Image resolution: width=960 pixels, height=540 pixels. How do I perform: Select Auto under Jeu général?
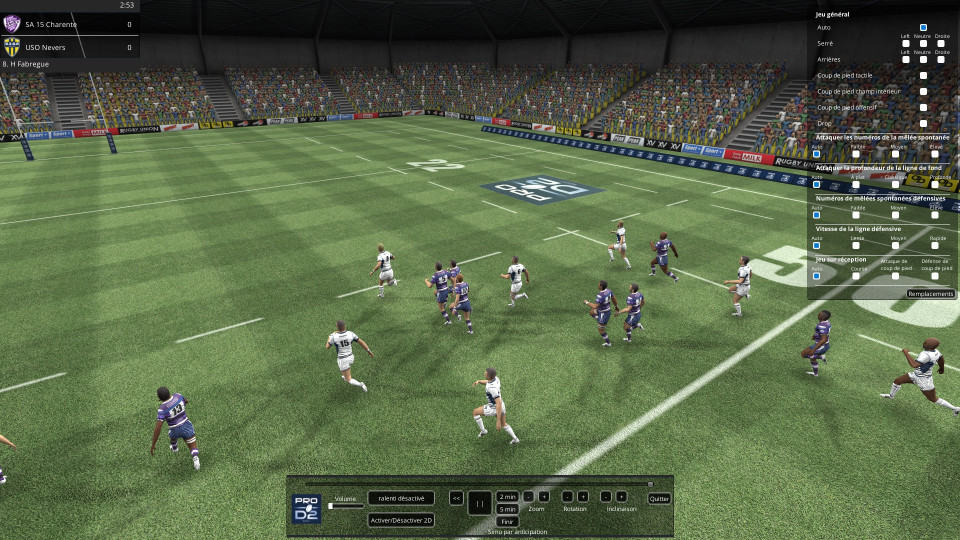pos(923,28)
